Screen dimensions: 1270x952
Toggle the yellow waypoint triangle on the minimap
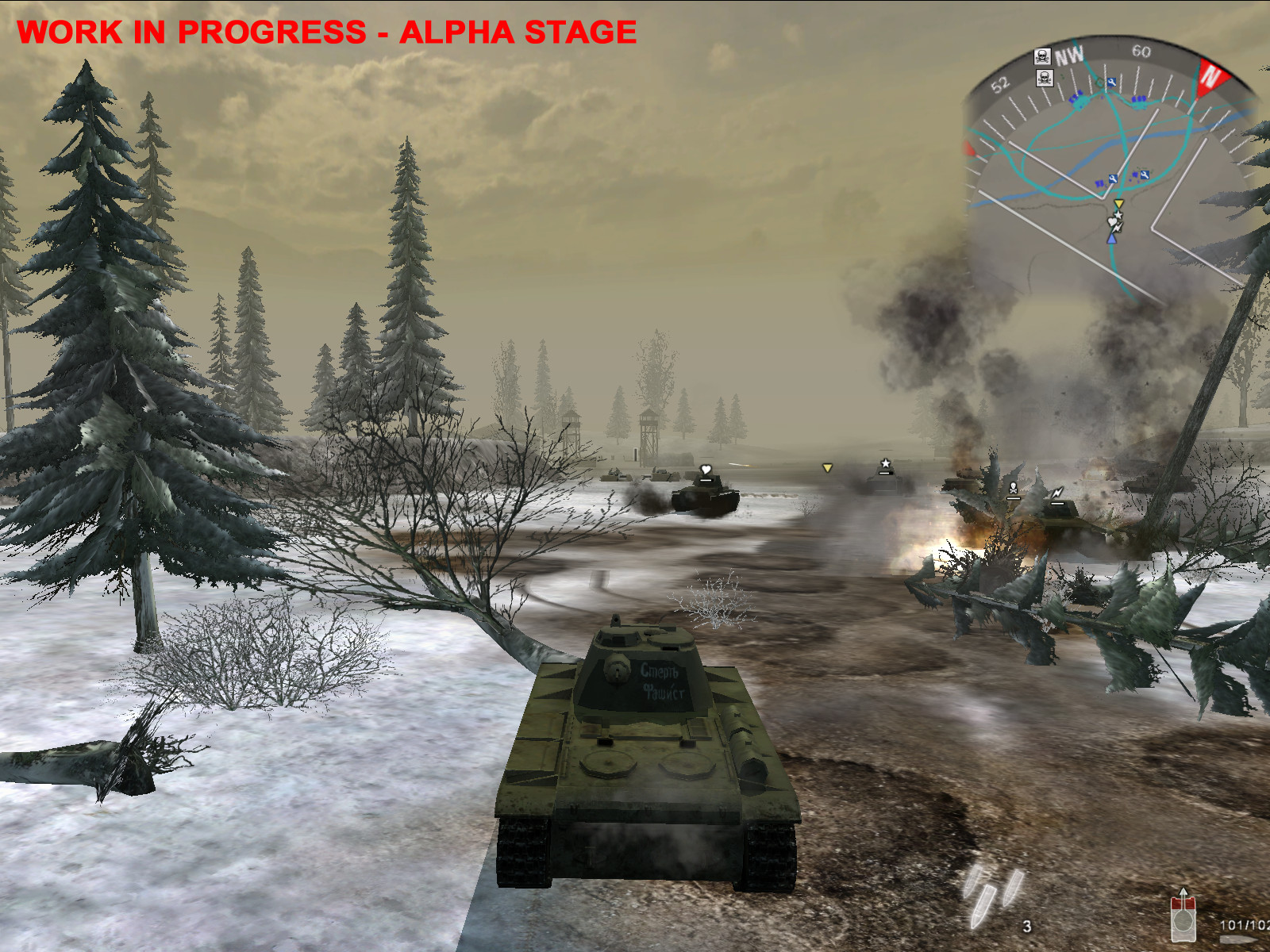pyautogui.click(x=1120, y=204)
